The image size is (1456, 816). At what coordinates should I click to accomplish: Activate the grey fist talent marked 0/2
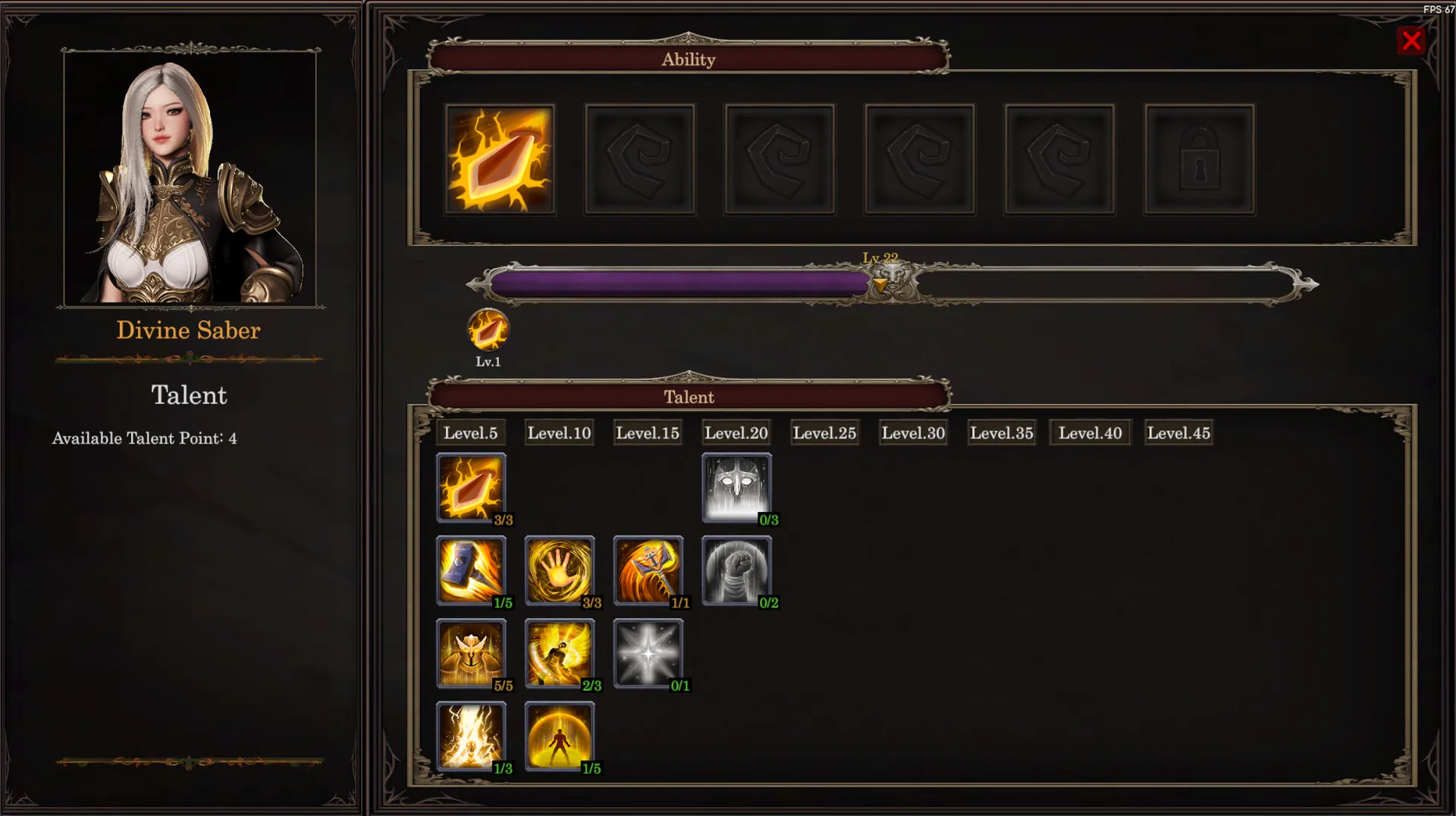(x=736, y=570)
